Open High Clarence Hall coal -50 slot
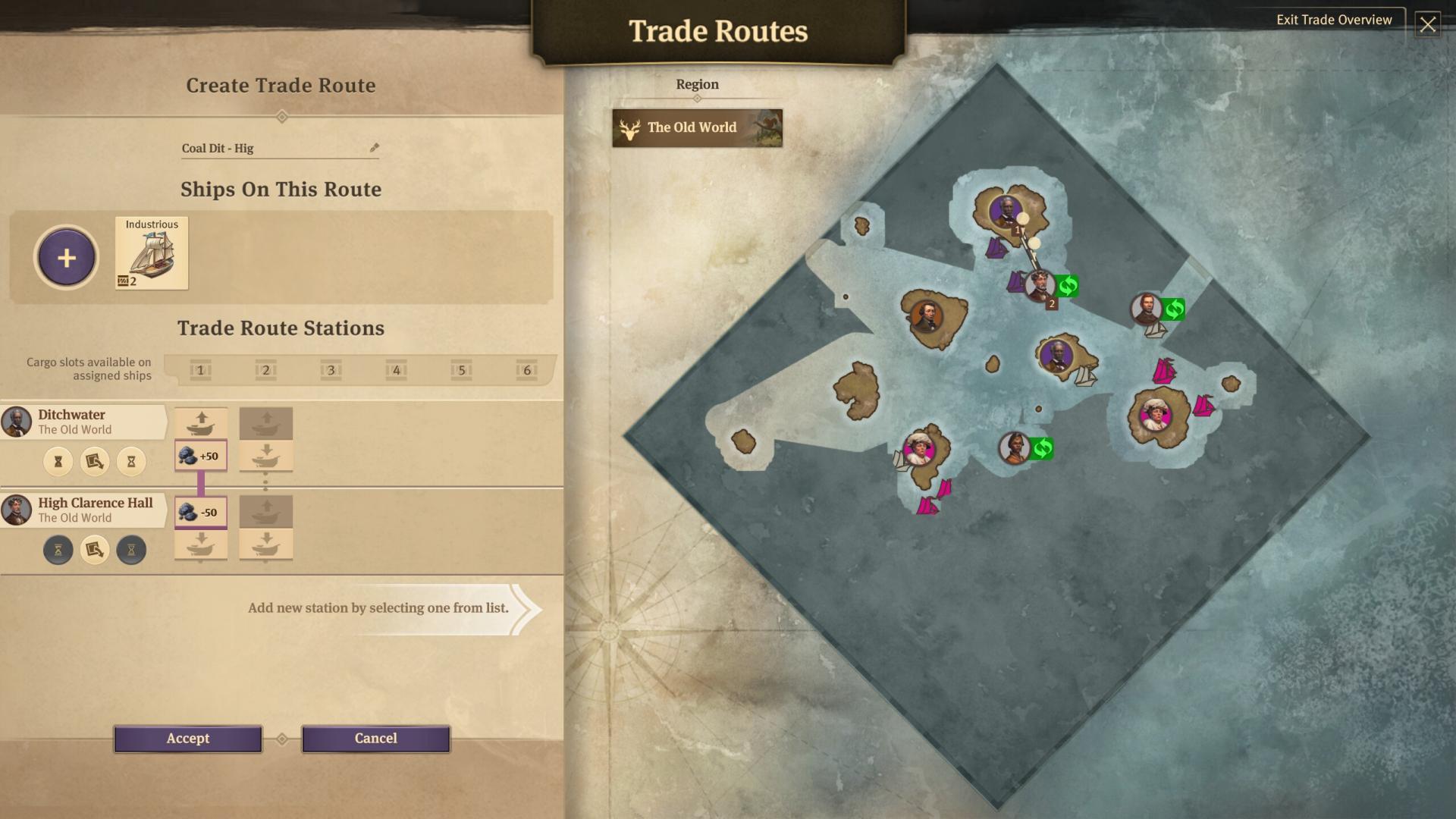1456x819 pixels. tap(201, 513)
